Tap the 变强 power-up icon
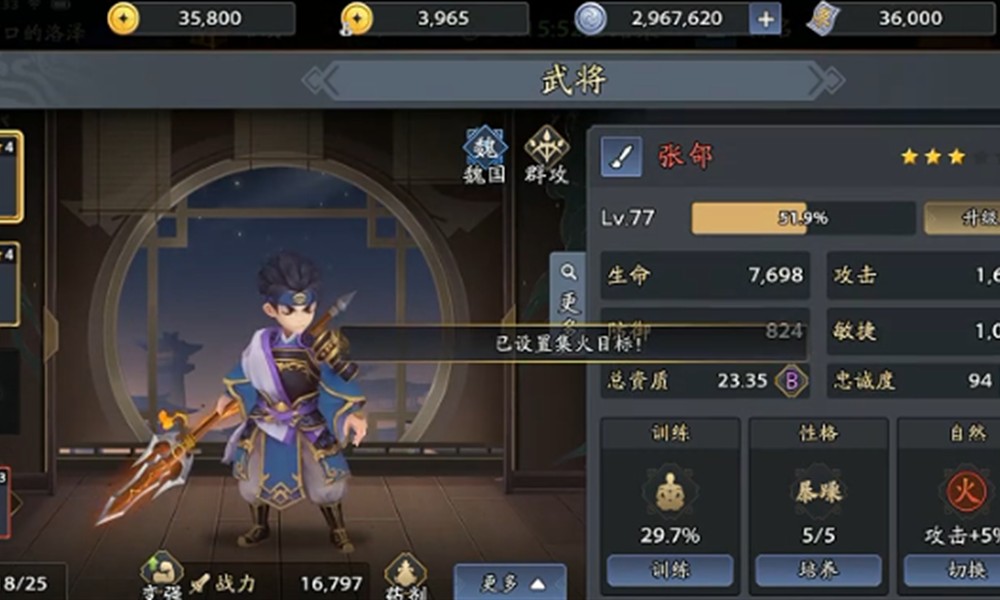Screen dimensions: 1000x600 pyautogui.click(x=162, y=575)
